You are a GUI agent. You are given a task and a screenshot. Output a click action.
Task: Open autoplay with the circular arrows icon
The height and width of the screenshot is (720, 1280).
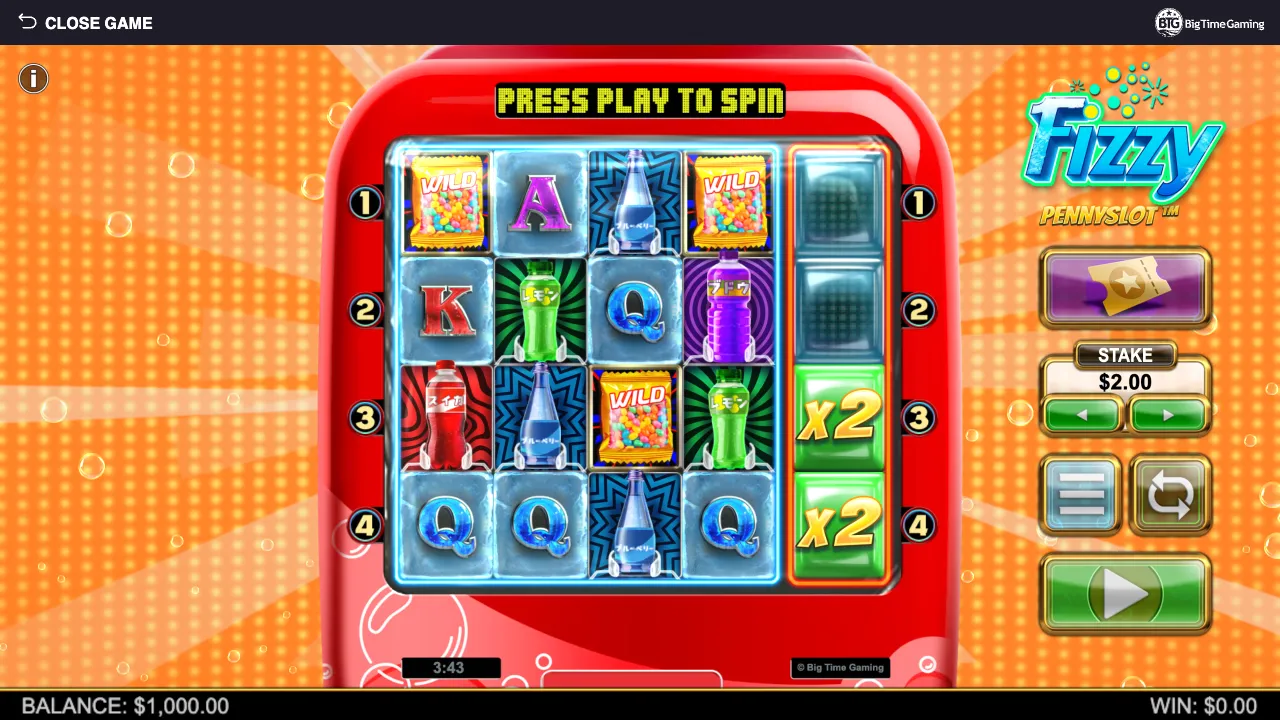point(1170,494)
